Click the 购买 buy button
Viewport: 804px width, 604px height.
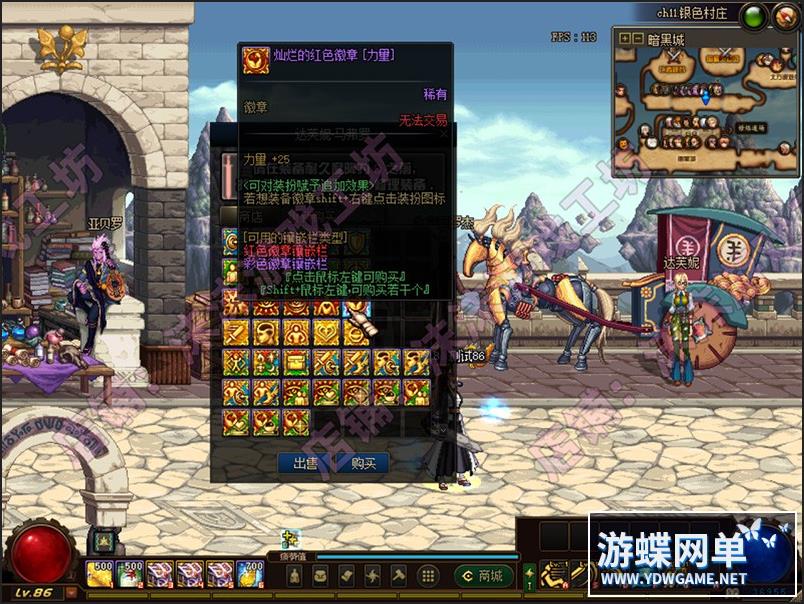363,463
